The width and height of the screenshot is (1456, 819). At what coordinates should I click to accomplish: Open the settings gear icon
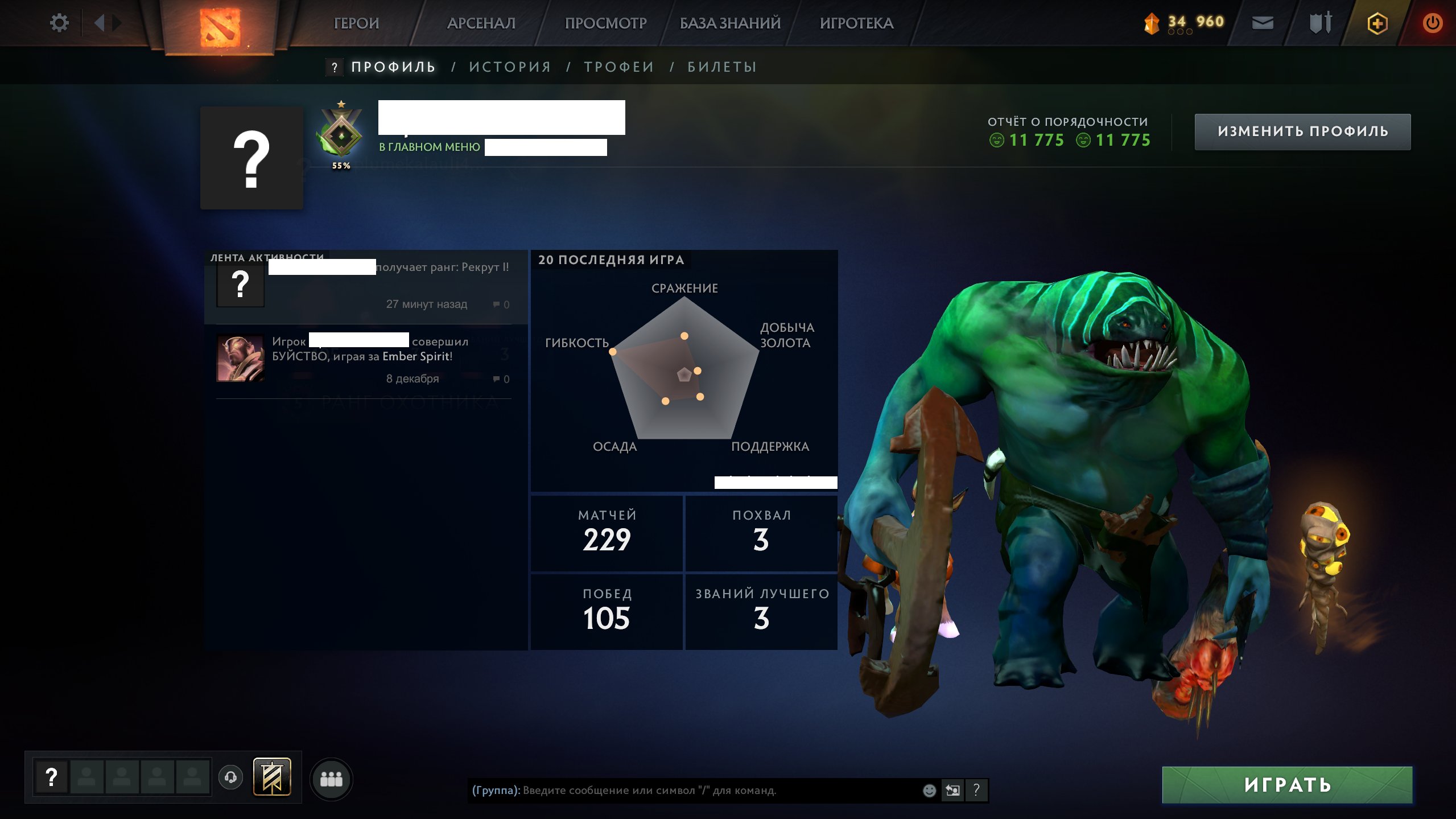59,23
